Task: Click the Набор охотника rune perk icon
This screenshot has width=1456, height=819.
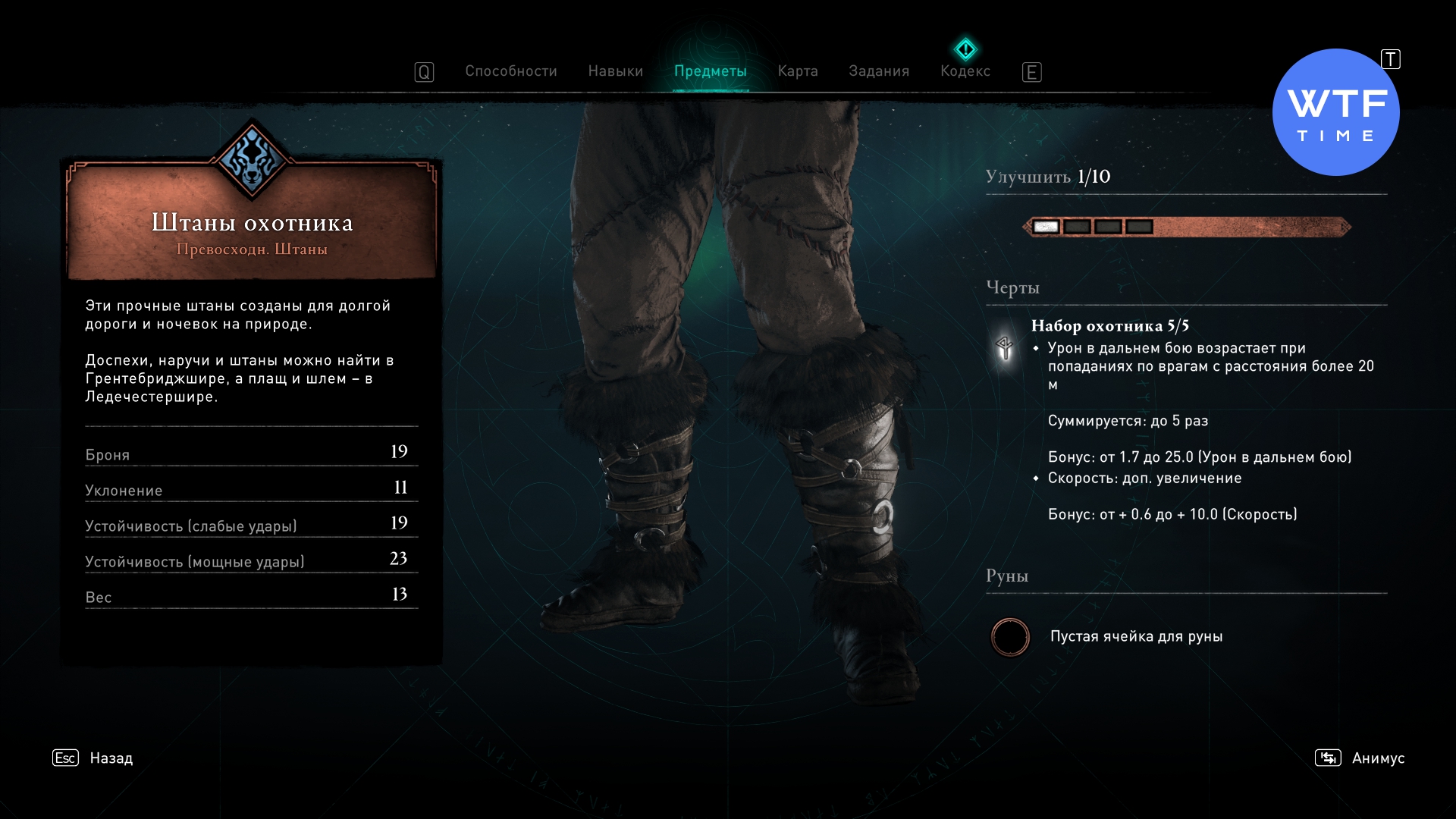Action: [1005, 348]
